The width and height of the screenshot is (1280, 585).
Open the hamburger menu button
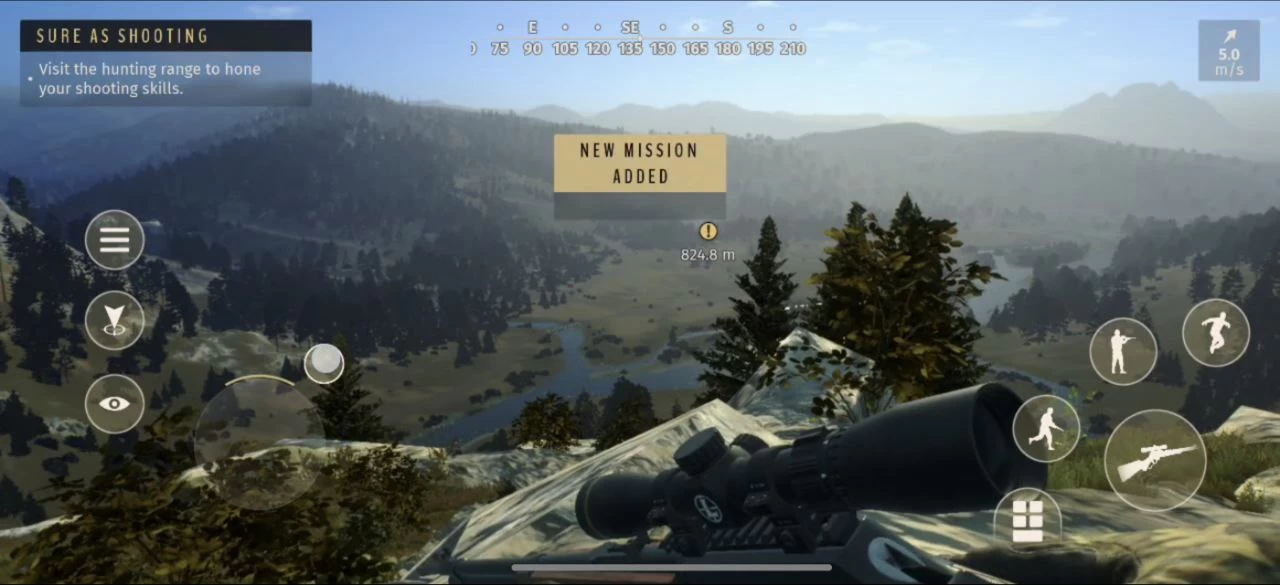pyautogui.click(x=115, y=240)
